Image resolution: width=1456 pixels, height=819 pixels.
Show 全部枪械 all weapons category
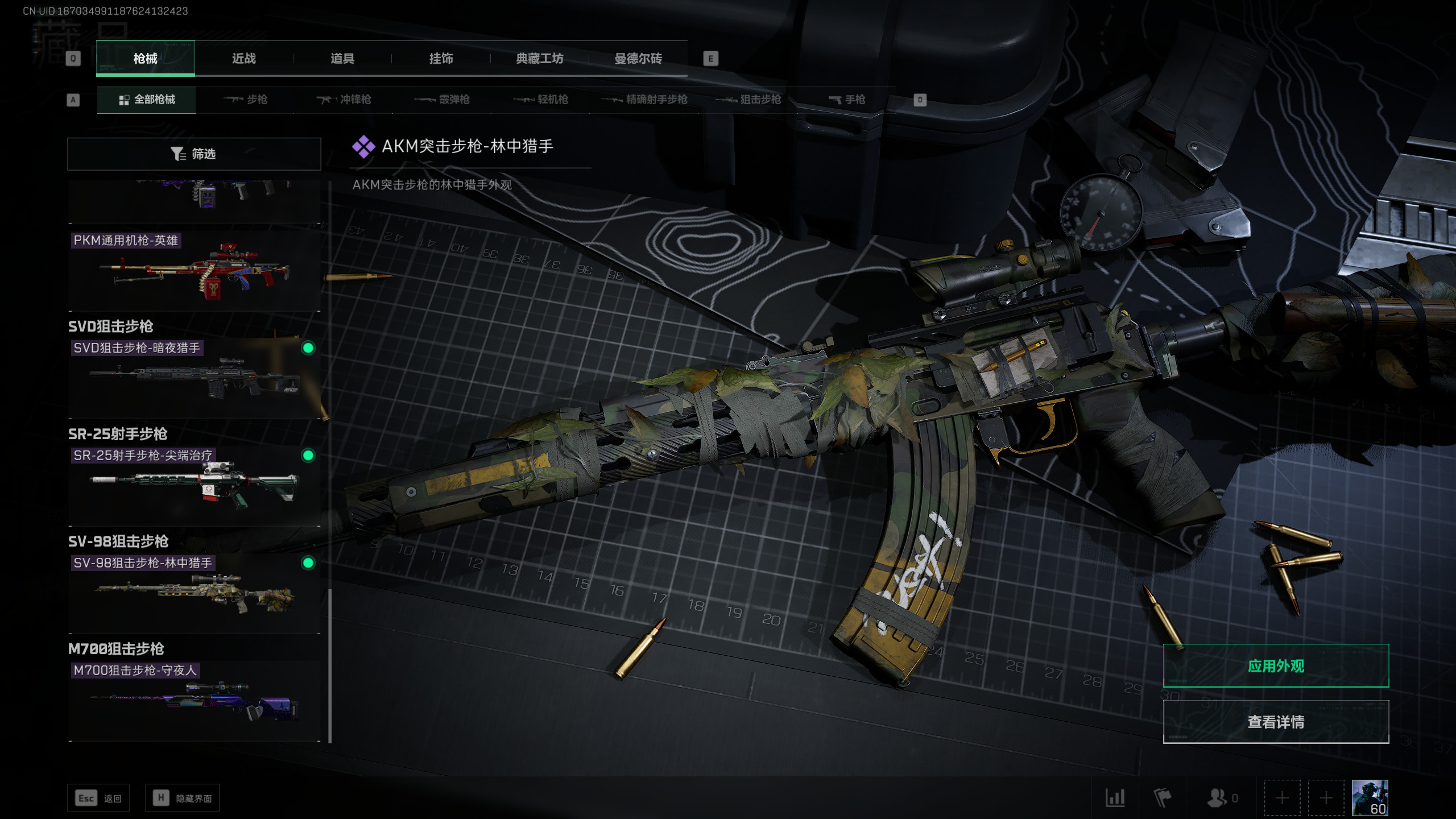[x=147, y=100]
